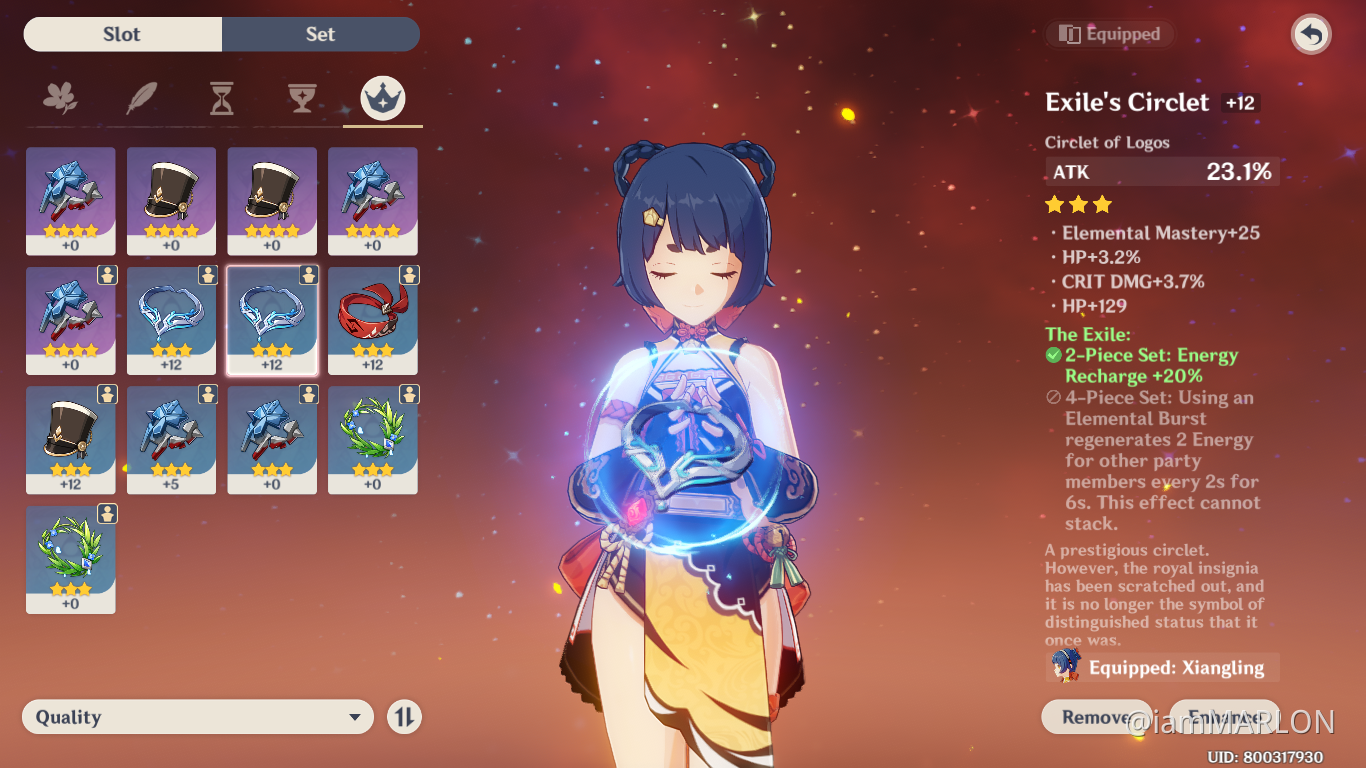Click the back arrow in top right
The image size is (1366, 768).
(1309, 34)
